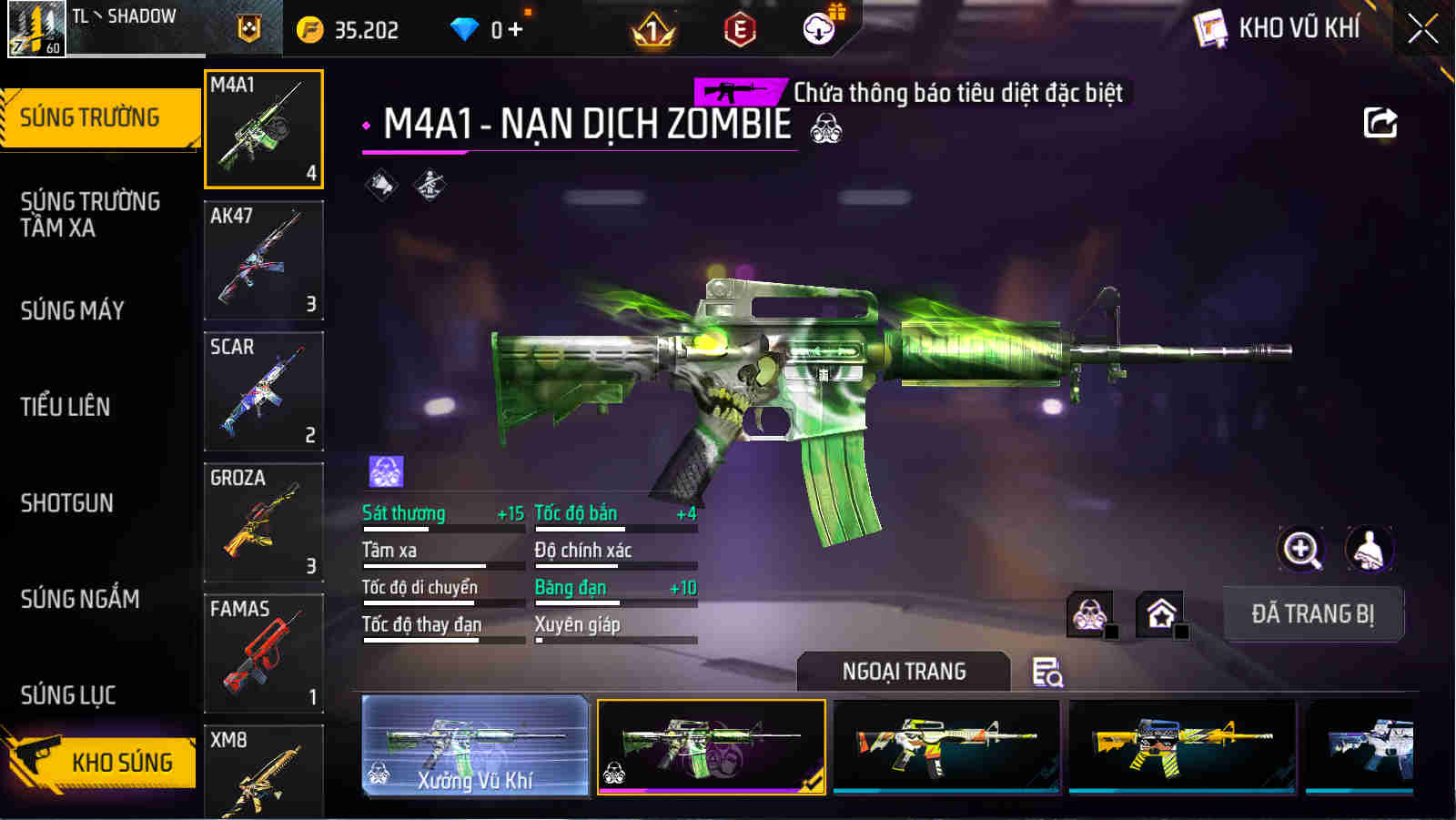
Task: Select the AK47 thumbnail in the sidebar
Action: [264, 261]
